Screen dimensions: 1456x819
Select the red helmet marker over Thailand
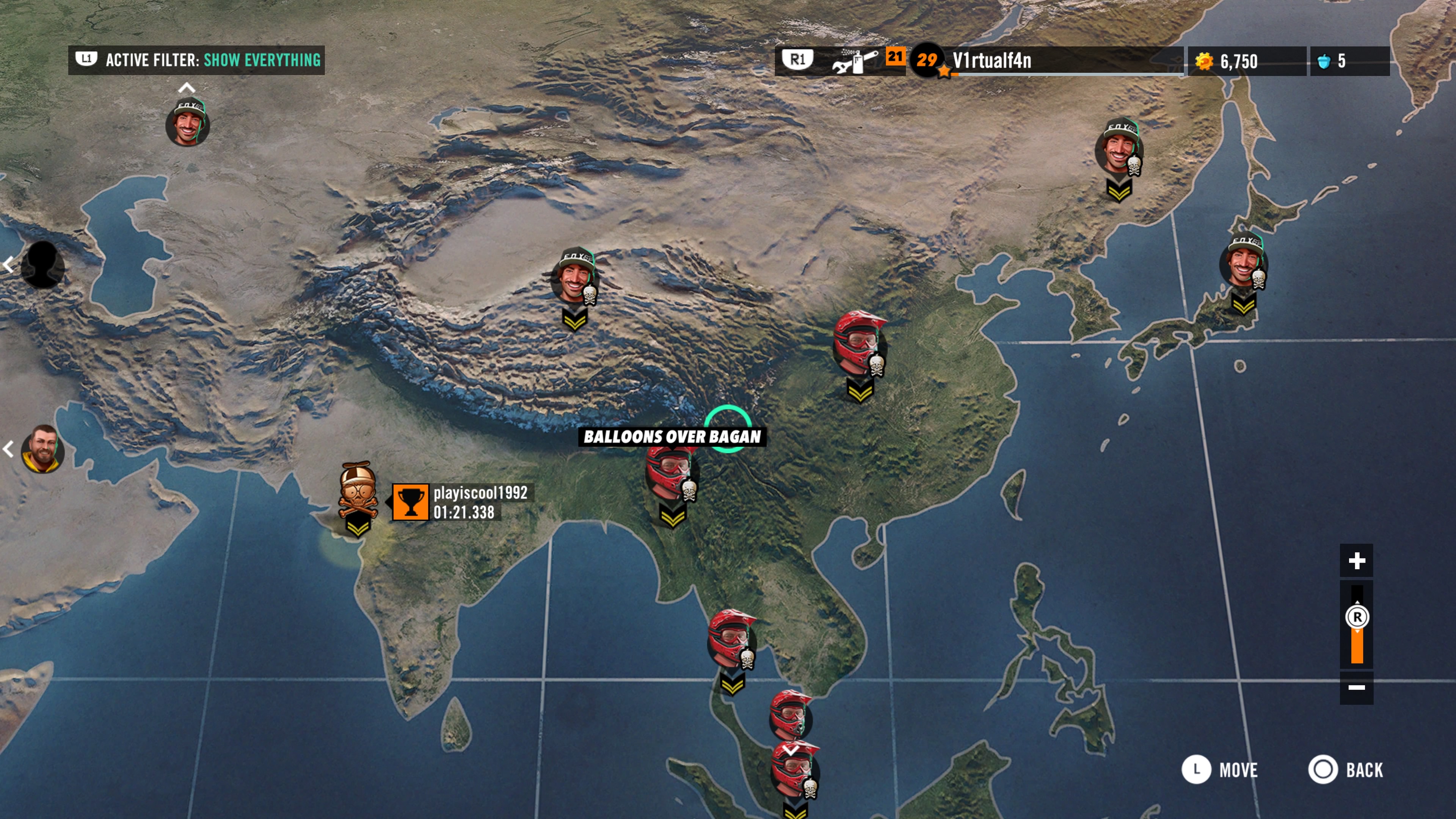731,639
